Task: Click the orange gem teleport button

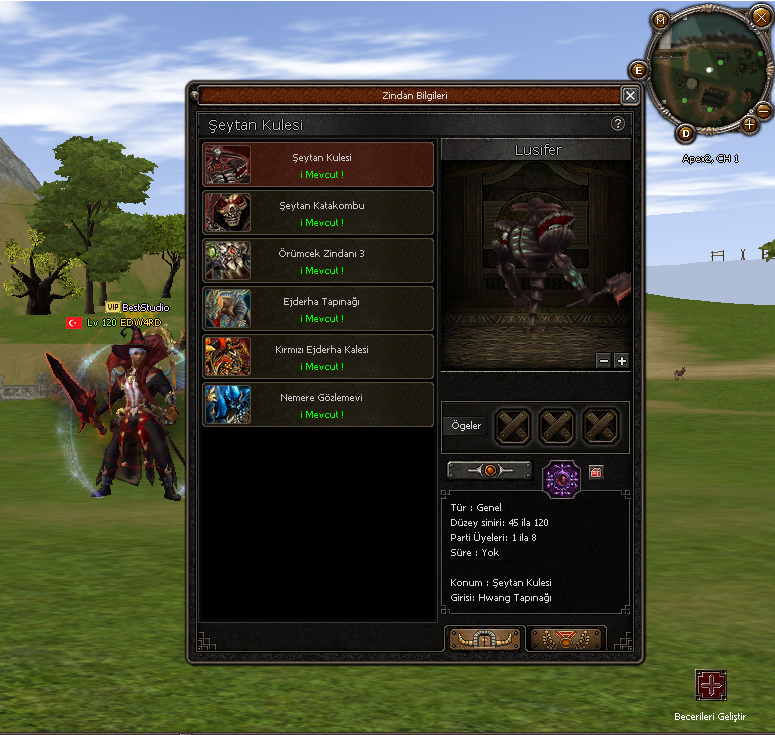Action: 489,469
